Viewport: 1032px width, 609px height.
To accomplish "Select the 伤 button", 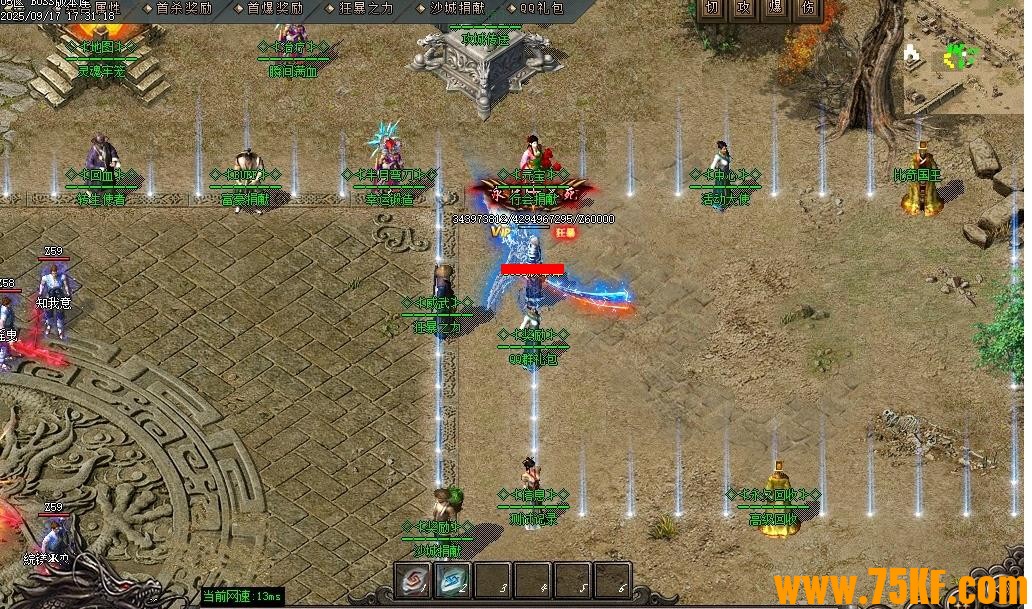I will tap(808, 8).
